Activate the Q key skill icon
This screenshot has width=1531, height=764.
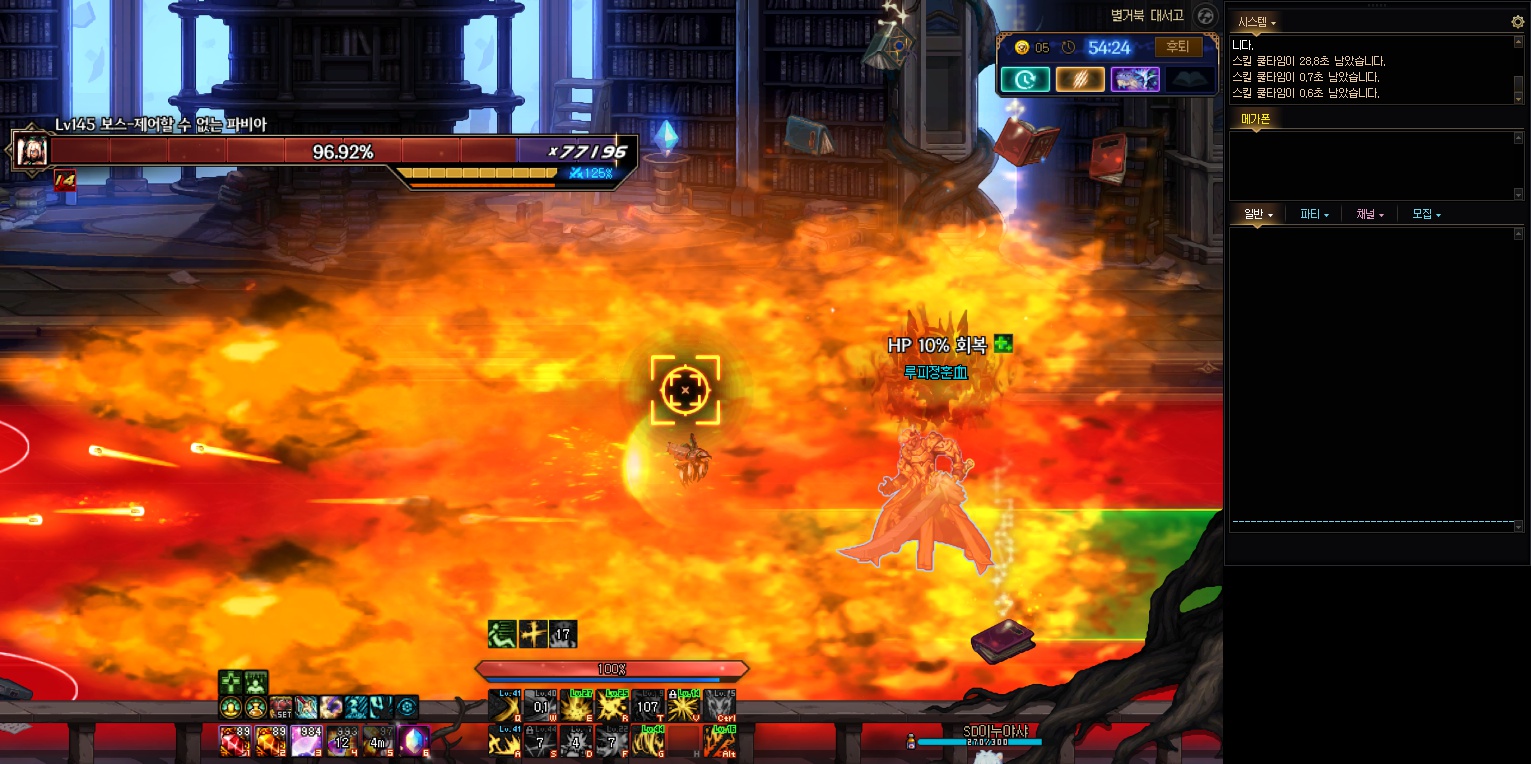point(504,706)
